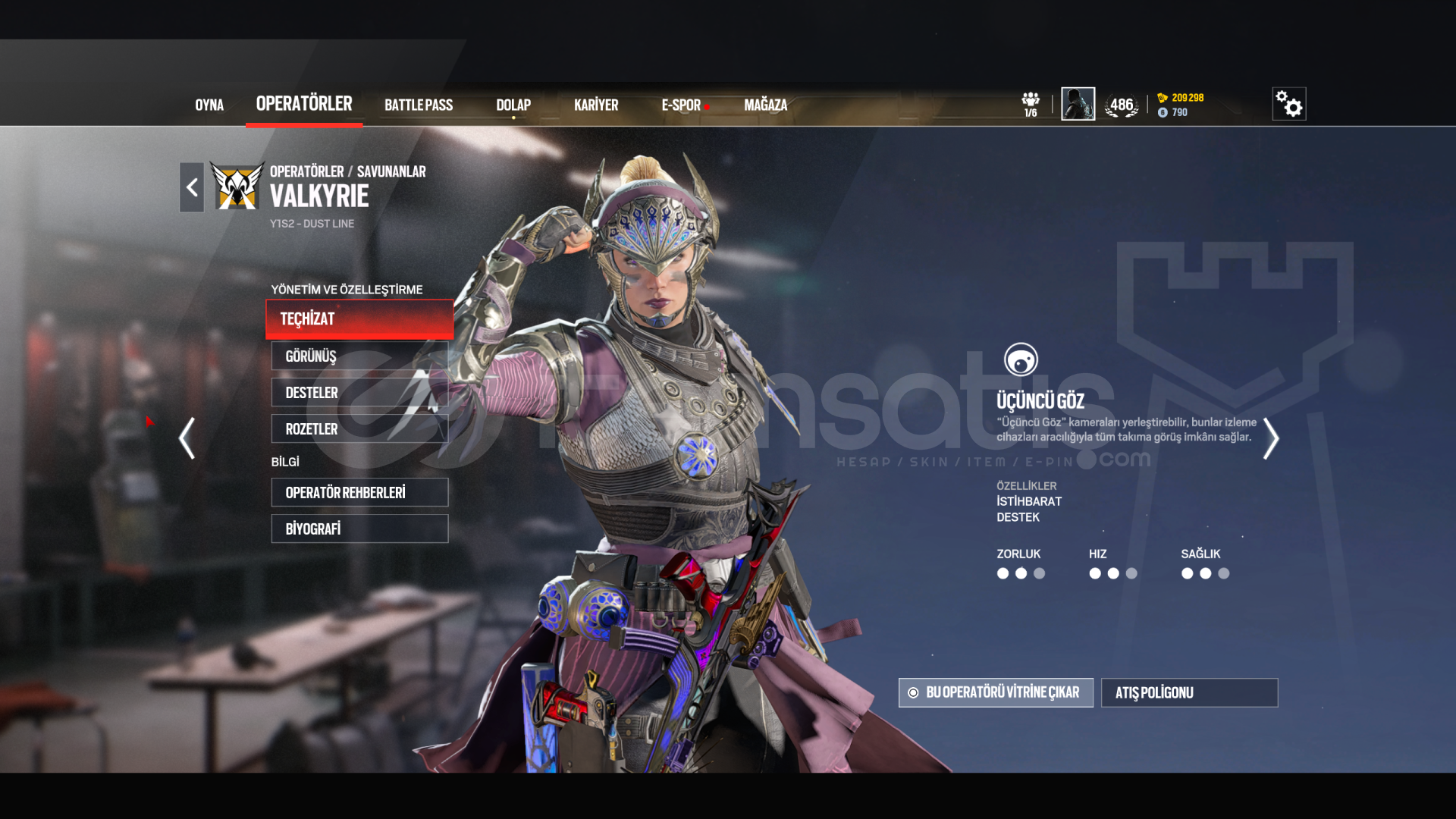
Task: Open the OYNA tab
Action: coord(209,105)
